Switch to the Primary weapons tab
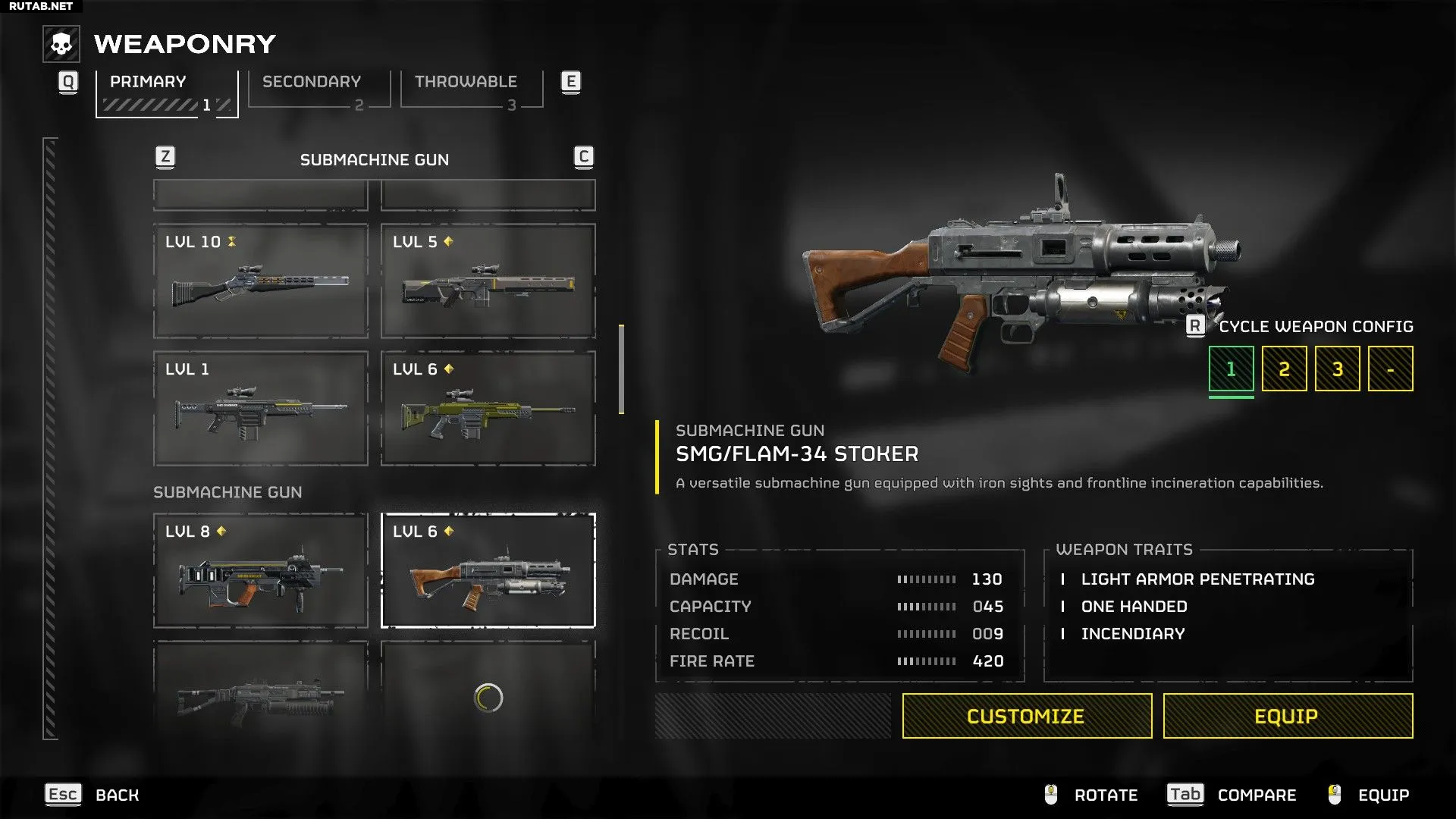 (x=167, y=93)
